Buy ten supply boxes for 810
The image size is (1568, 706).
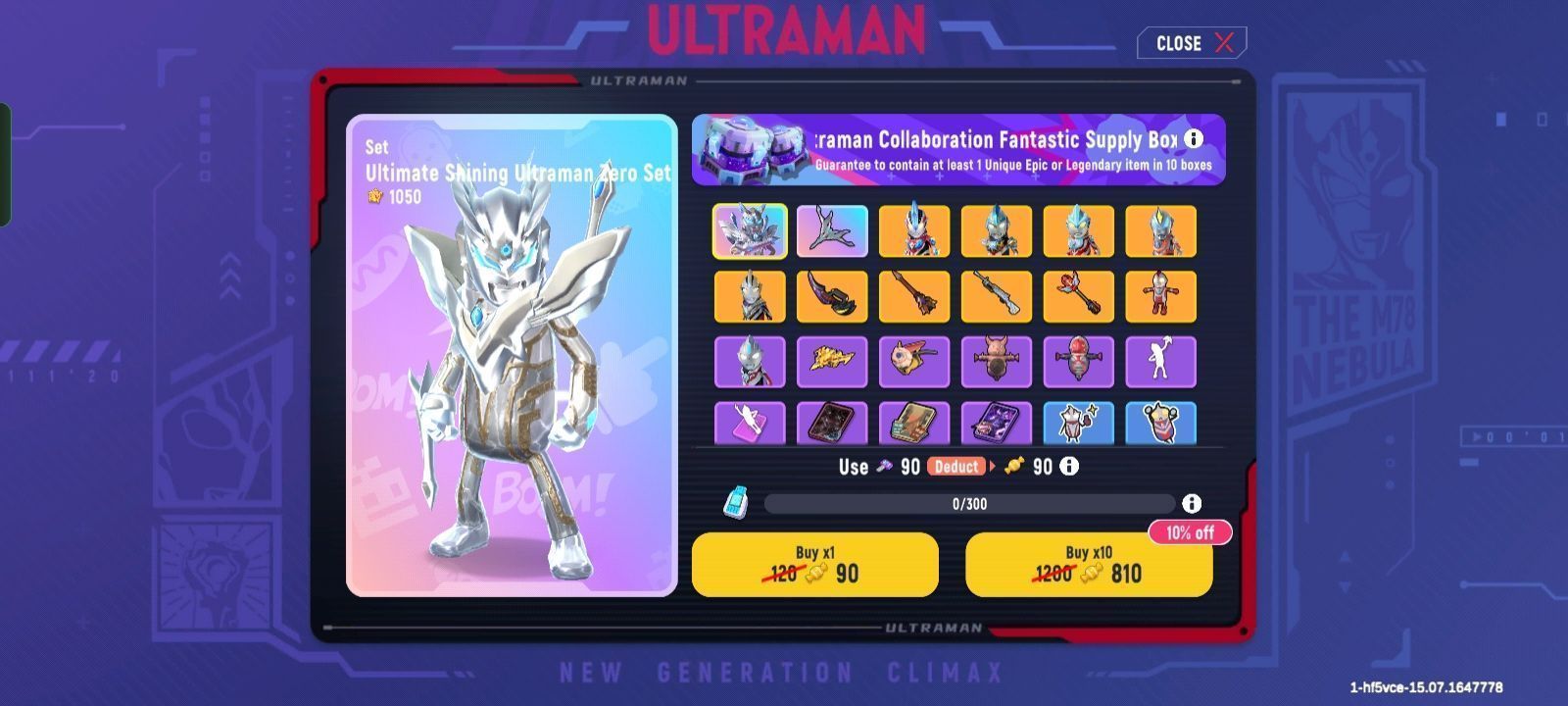(1088, 565)
